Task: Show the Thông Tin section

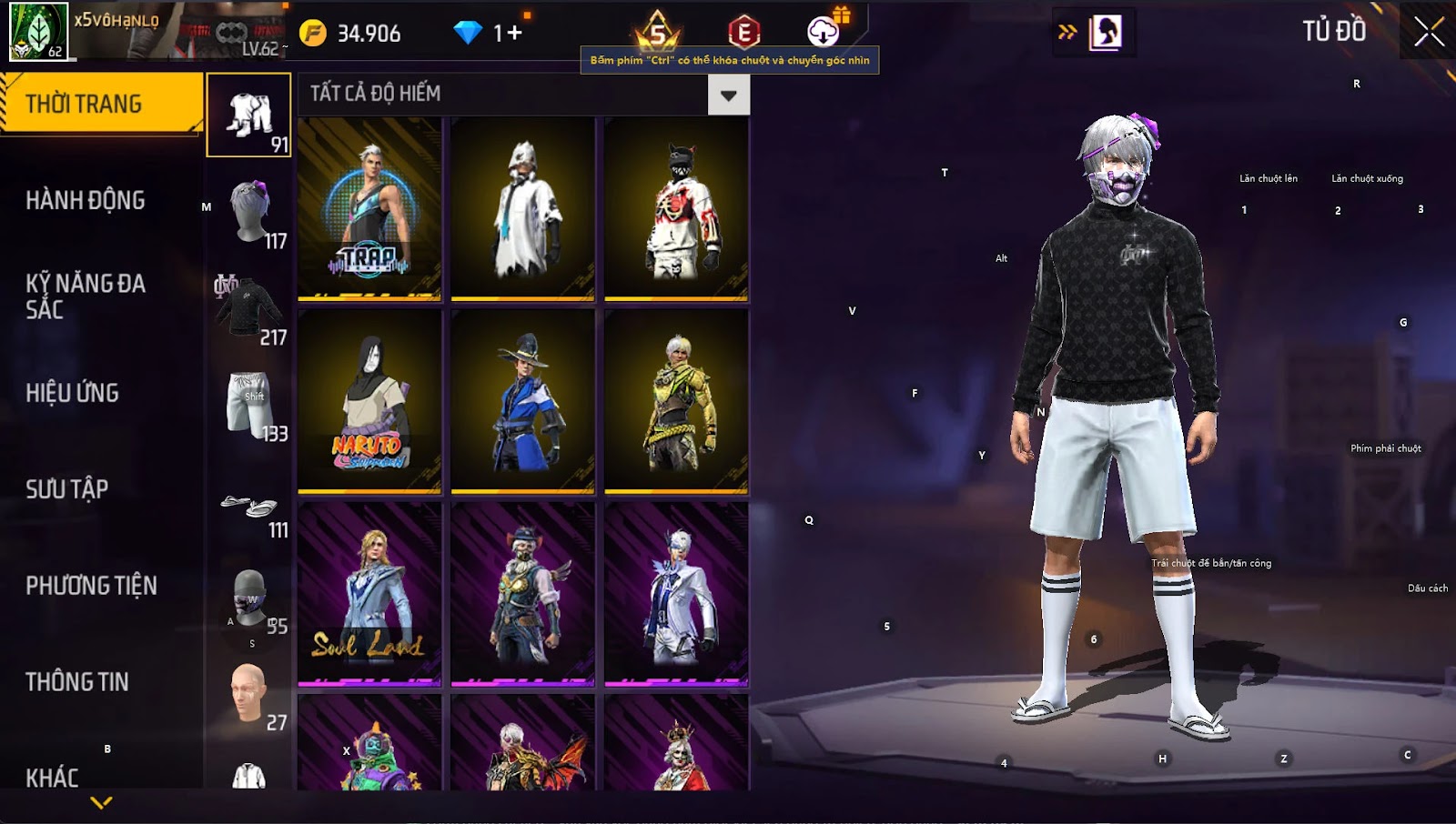Action: click(77, 682)
